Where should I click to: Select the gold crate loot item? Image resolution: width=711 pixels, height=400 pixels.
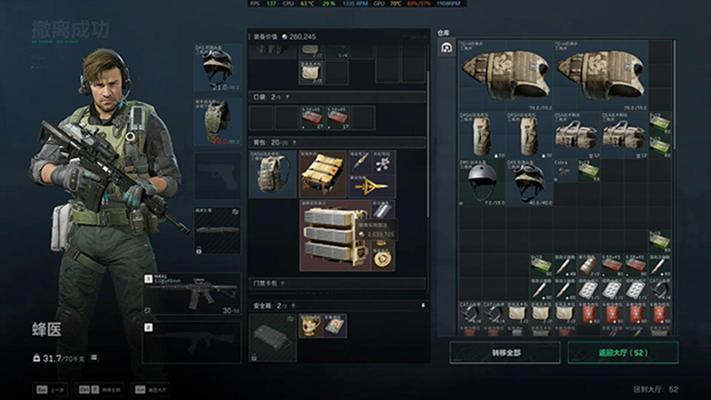click(322, 174)
